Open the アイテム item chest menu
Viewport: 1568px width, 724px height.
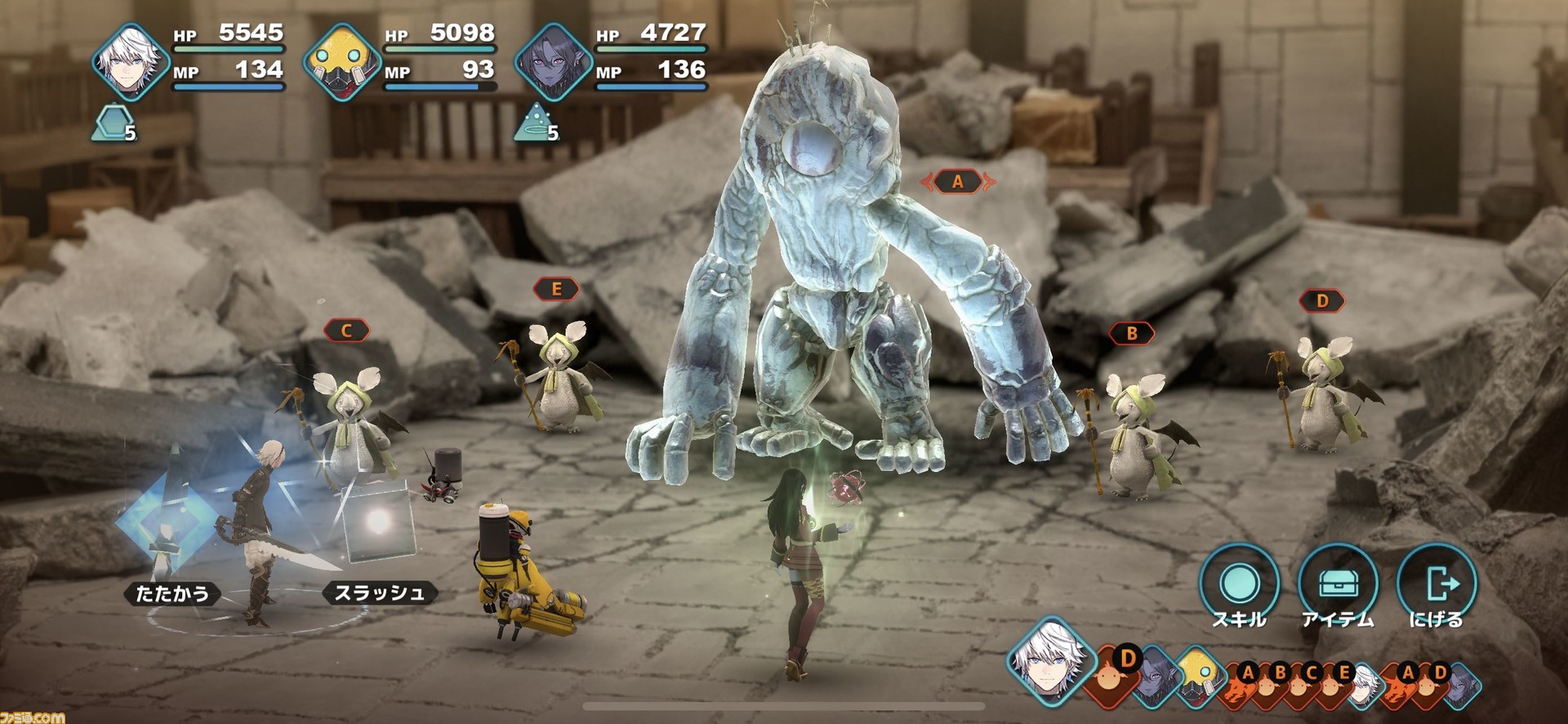pos(1337,587)
